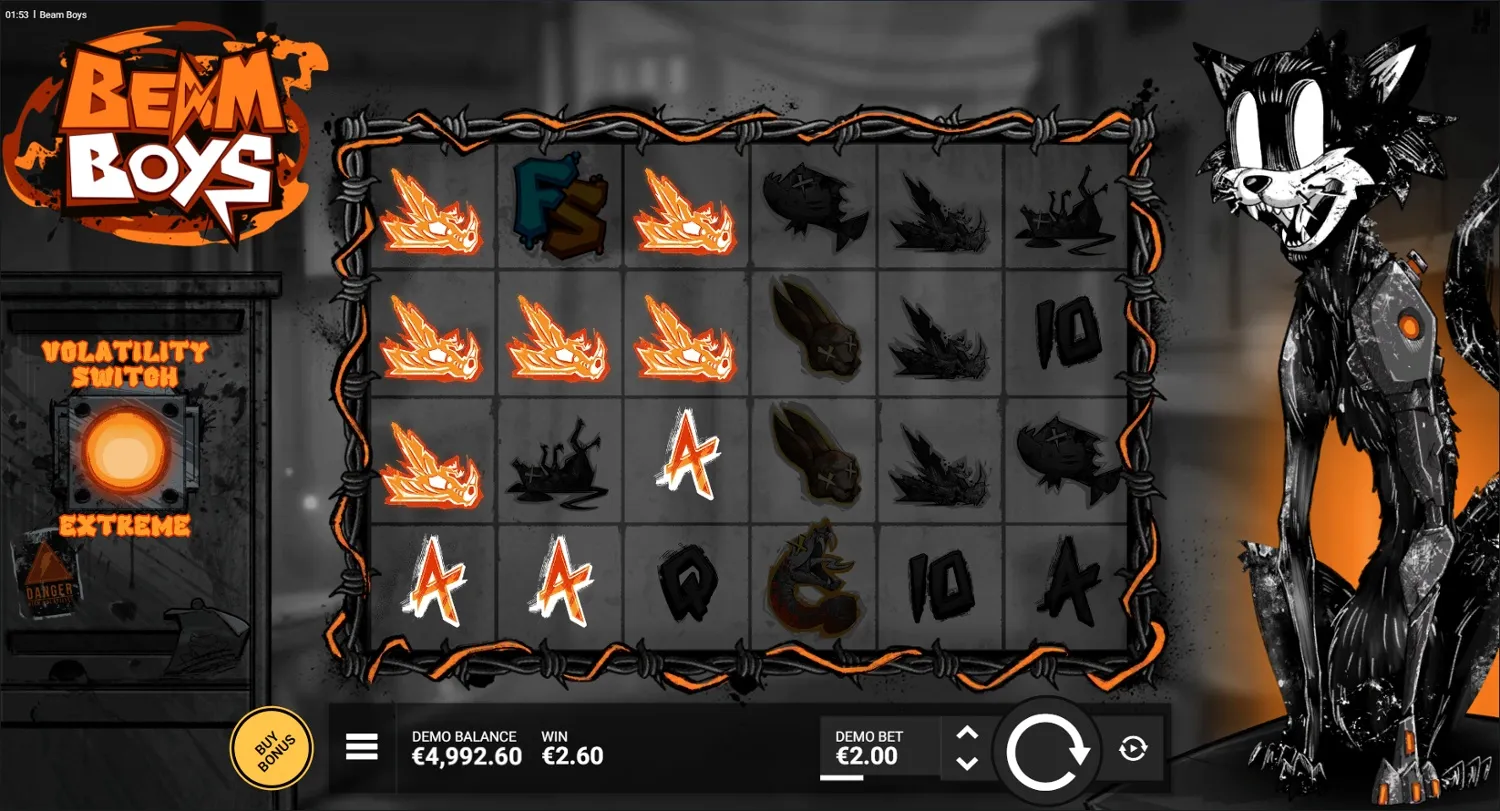
Task: Increase the demo bet with the up chevron
Action: tap(966, 731)
